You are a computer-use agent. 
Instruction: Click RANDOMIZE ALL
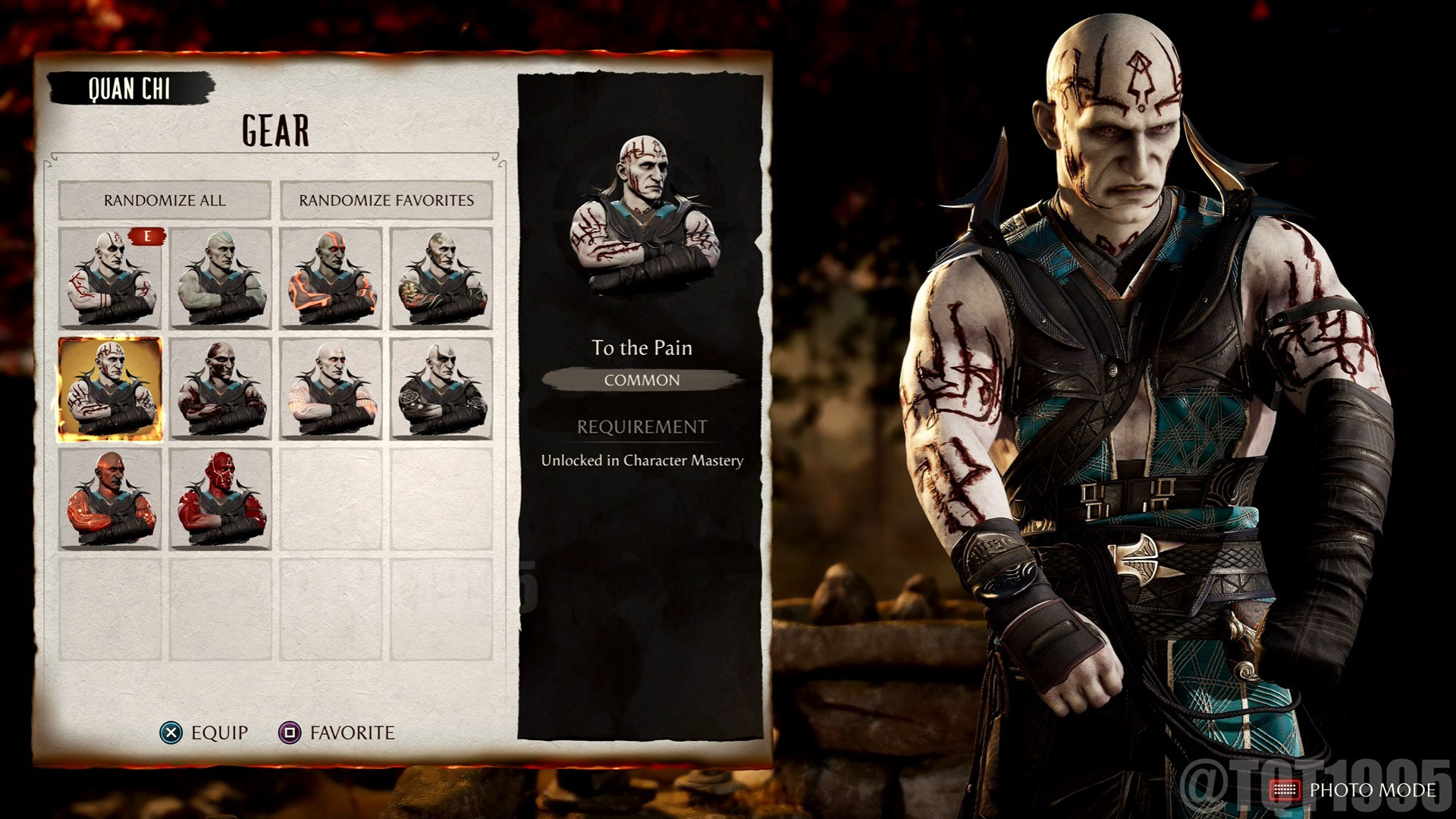pos(164,201)
